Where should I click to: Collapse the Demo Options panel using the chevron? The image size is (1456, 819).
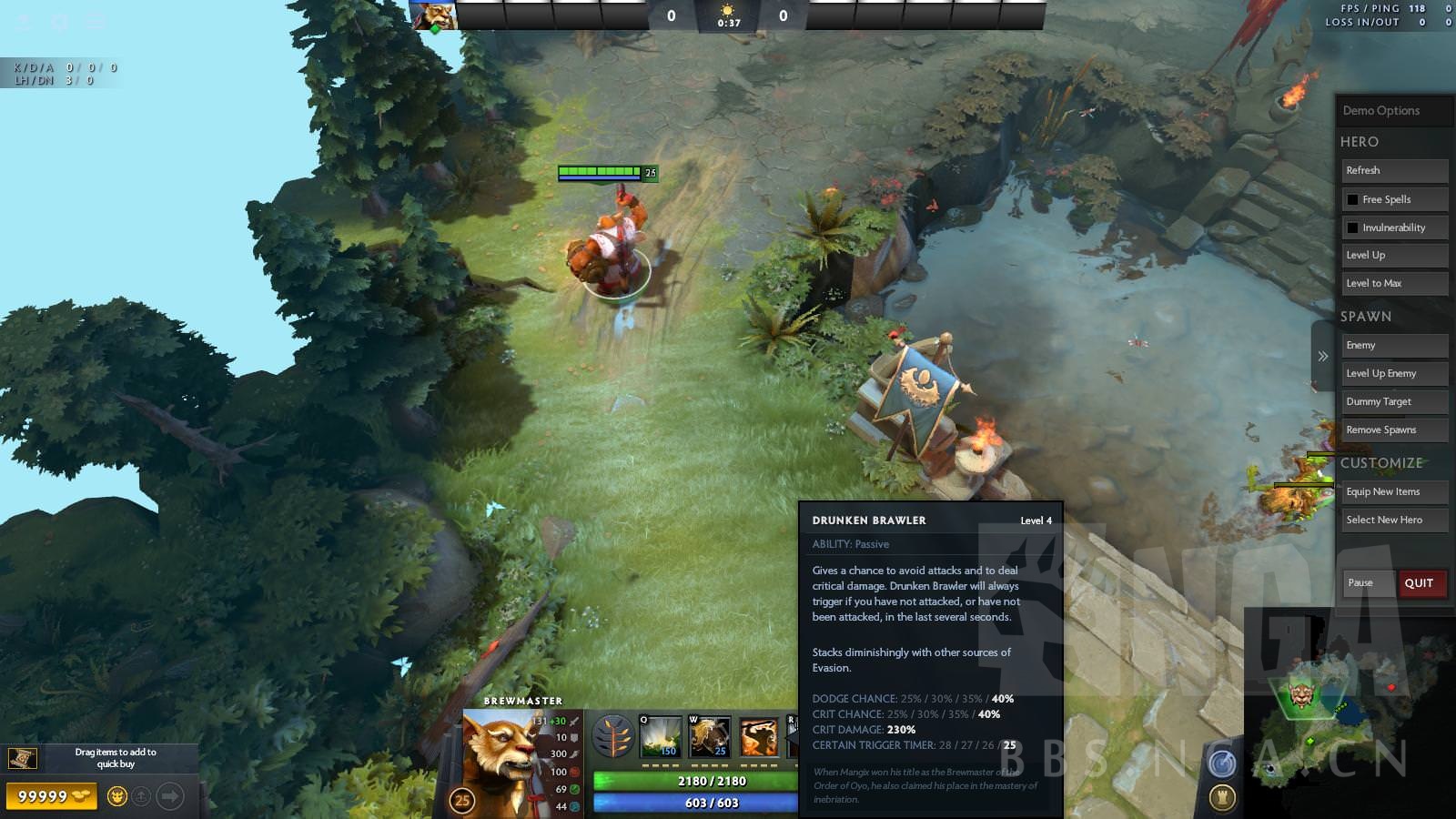1325,357
